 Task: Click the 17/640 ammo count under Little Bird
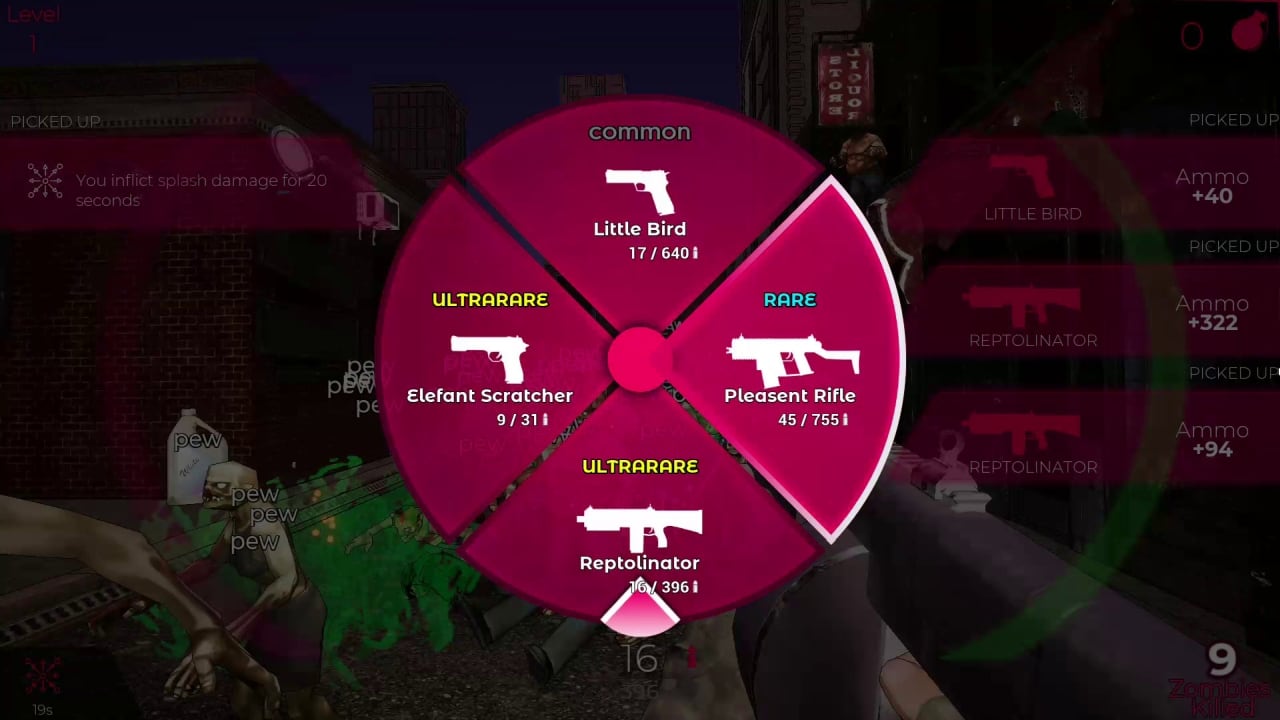660,253
